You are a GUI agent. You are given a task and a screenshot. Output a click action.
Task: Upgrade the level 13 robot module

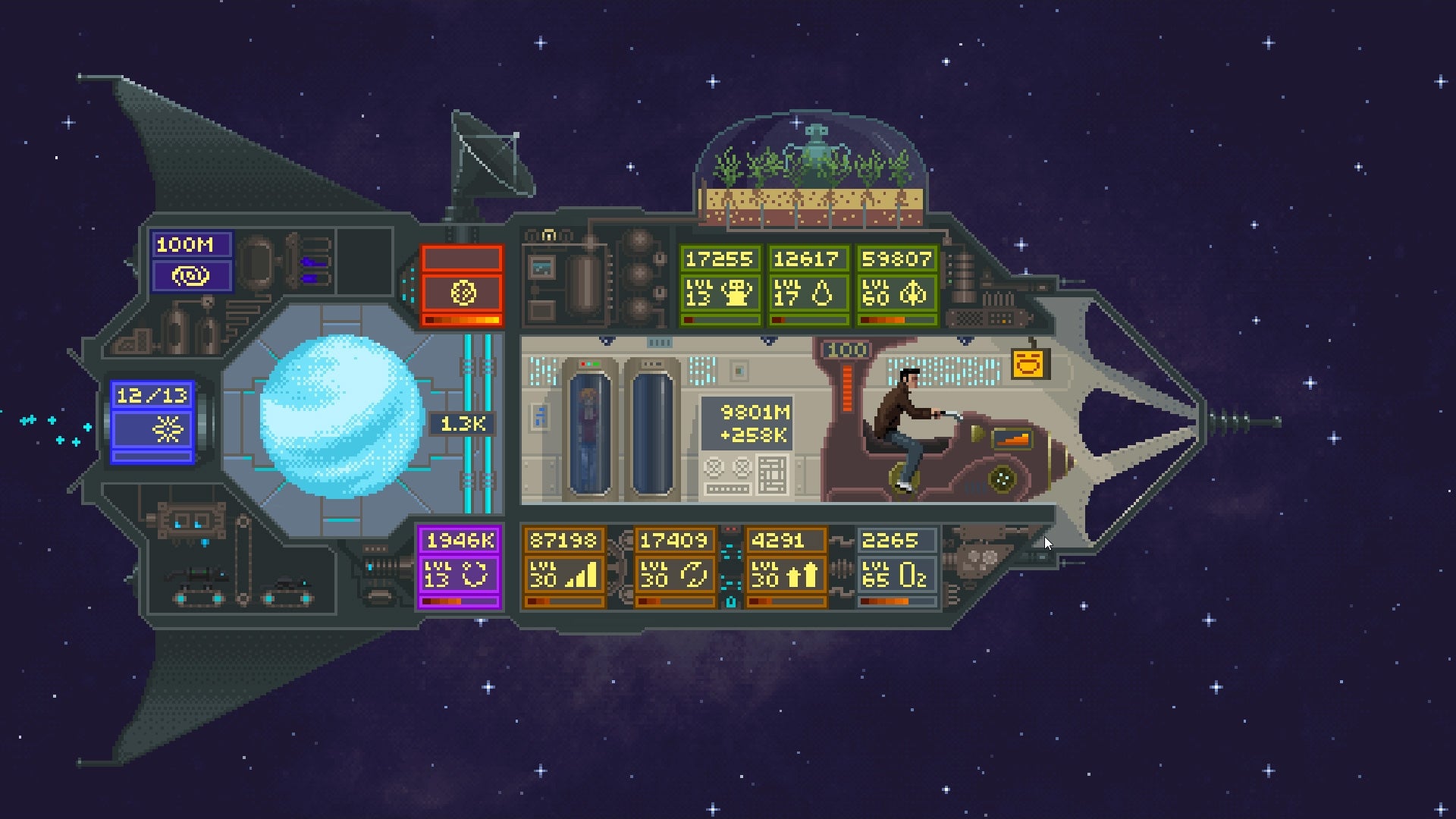pyautogui.click(x=719, y=293)
